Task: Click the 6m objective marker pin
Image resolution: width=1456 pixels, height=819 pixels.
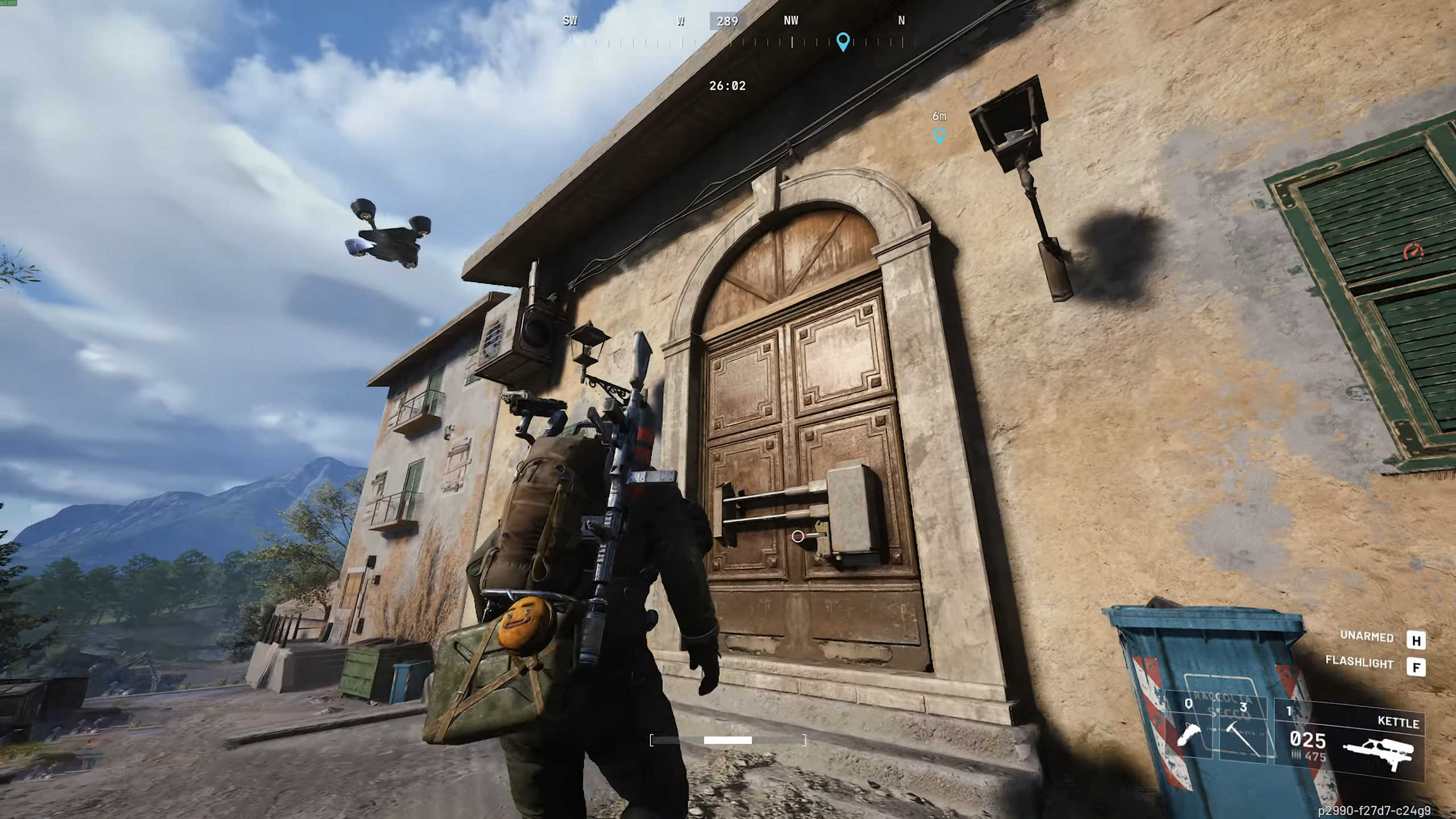Action: click(939, 136)
